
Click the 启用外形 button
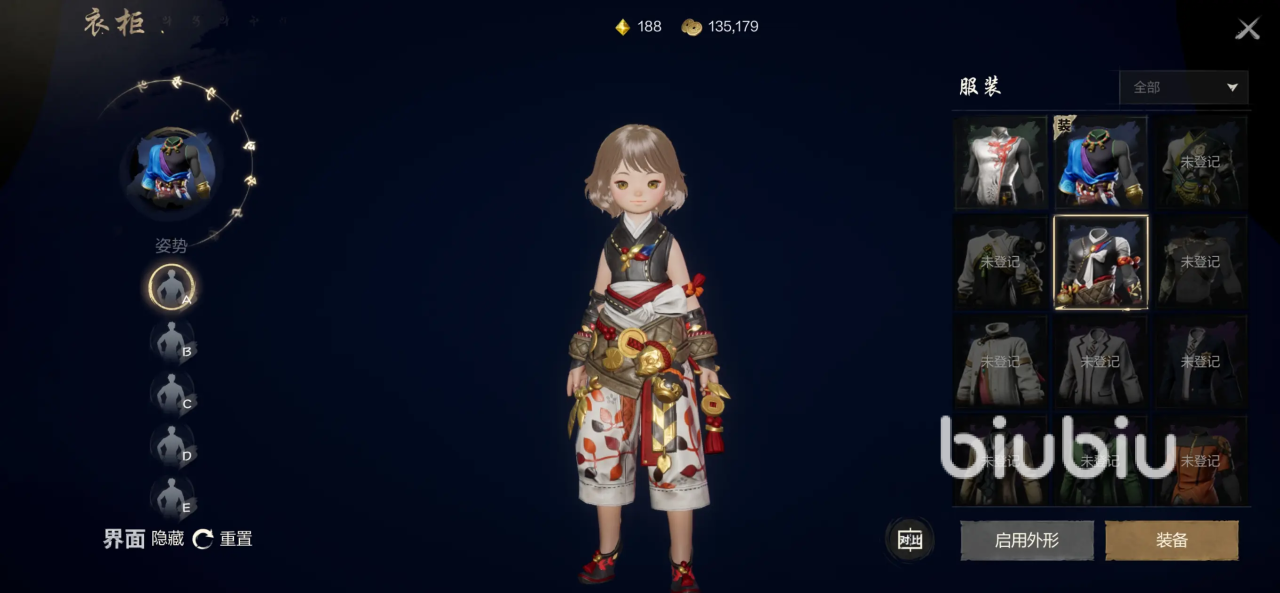click(x=1026, y=540)
